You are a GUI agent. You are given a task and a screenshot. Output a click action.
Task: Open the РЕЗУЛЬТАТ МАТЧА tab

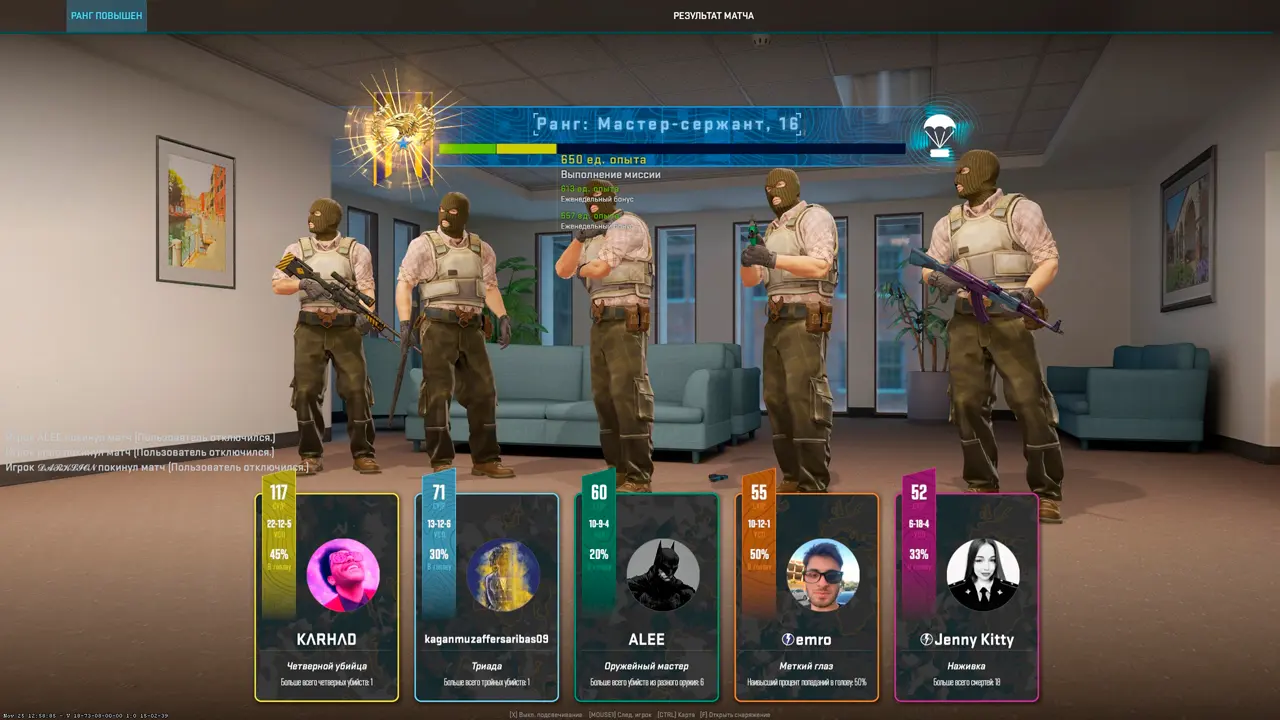[x=713, y=16]
